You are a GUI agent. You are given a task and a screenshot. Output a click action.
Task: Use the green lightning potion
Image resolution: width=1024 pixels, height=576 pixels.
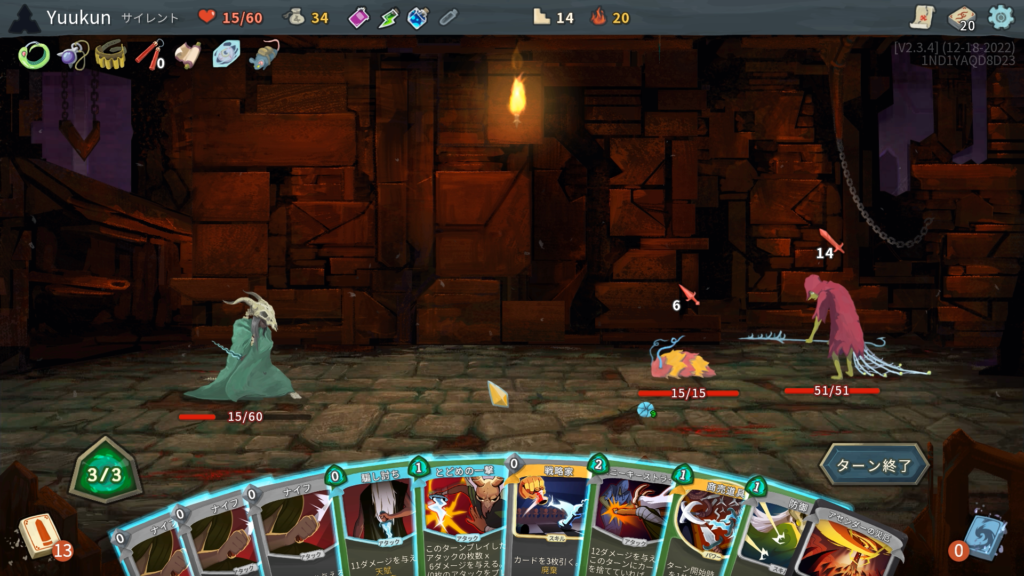[388, 17]
